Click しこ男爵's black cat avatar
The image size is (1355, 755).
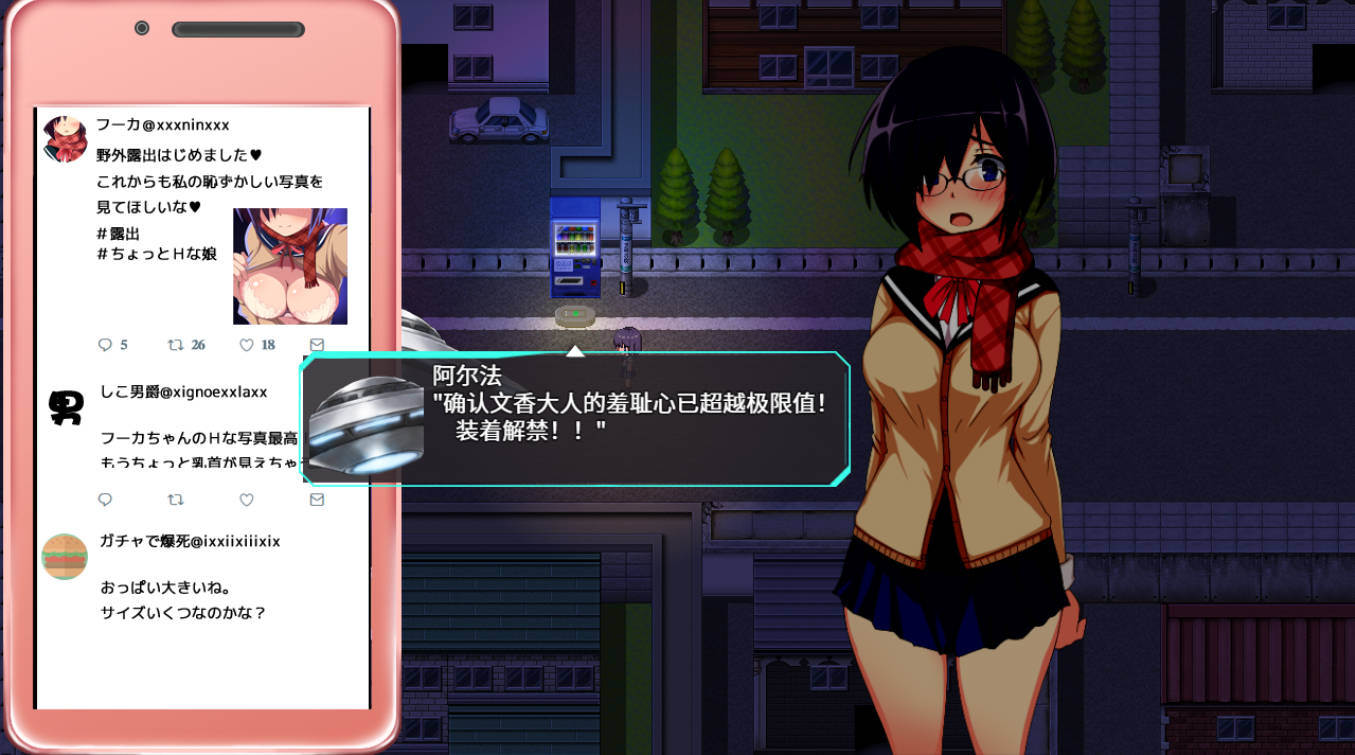[64, 406]
